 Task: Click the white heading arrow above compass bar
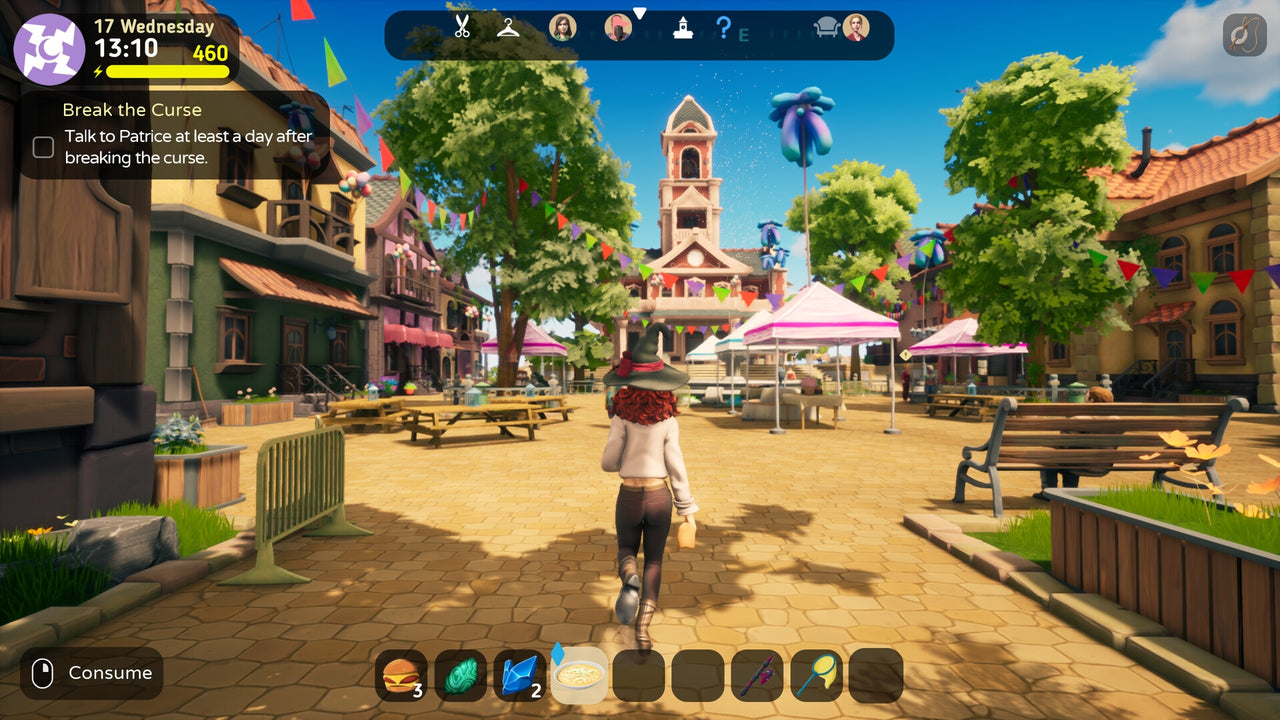point(640,13)
